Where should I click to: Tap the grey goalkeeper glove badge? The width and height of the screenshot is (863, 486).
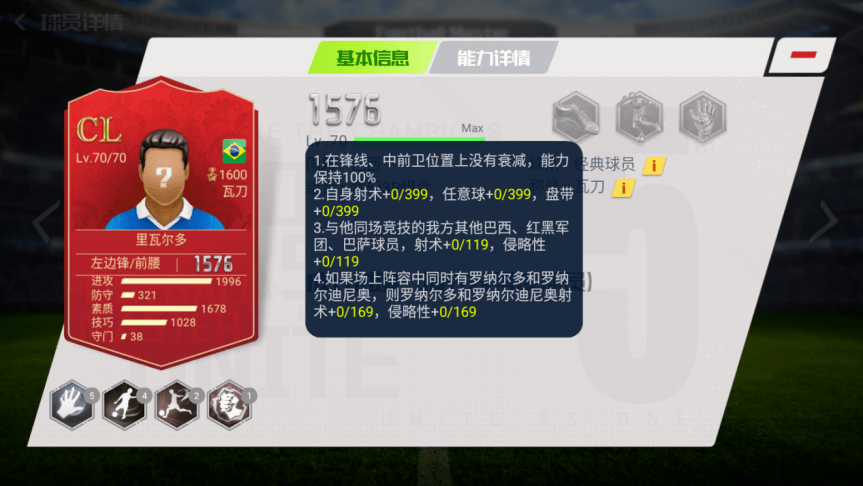point(703,118)
